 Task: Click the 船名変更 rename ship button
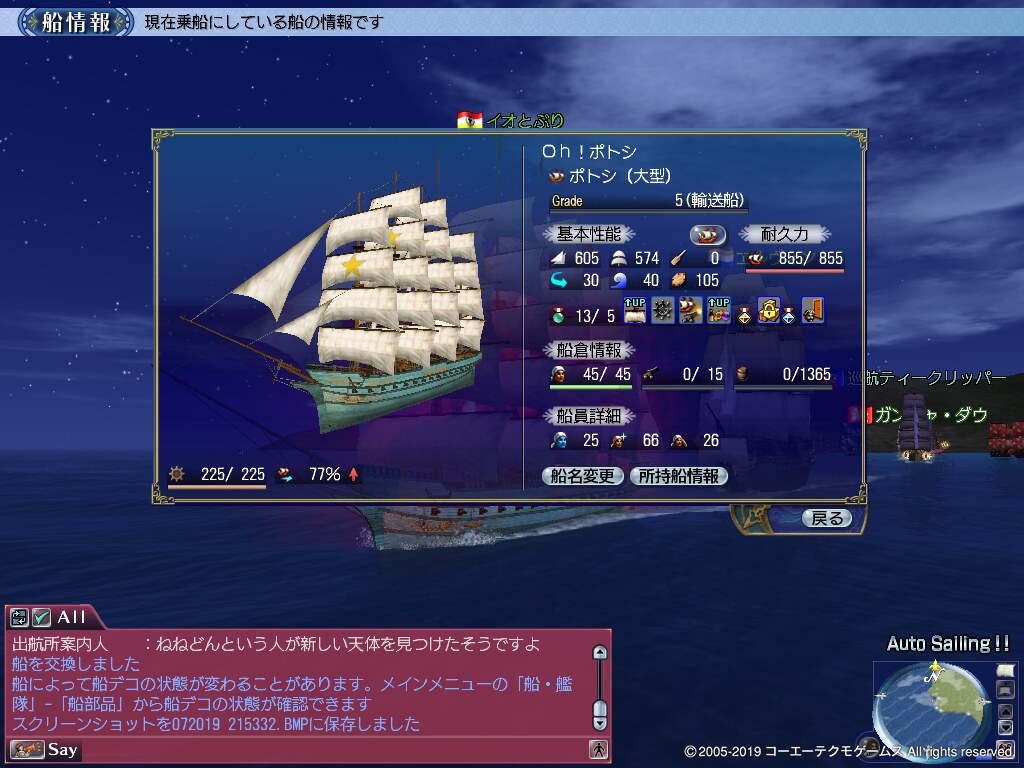coord(583,477)
